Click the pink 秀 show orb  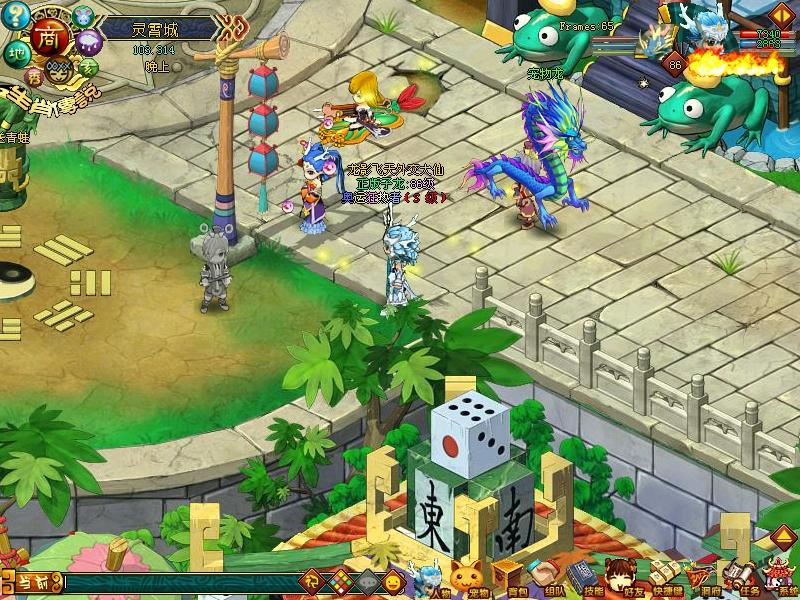34,75
